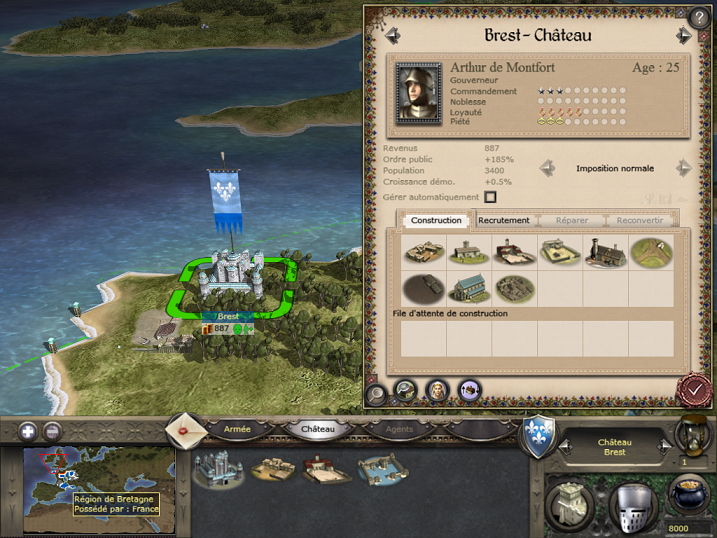Toggle the Gérer automatiquement checkbox

pos(490,197)
